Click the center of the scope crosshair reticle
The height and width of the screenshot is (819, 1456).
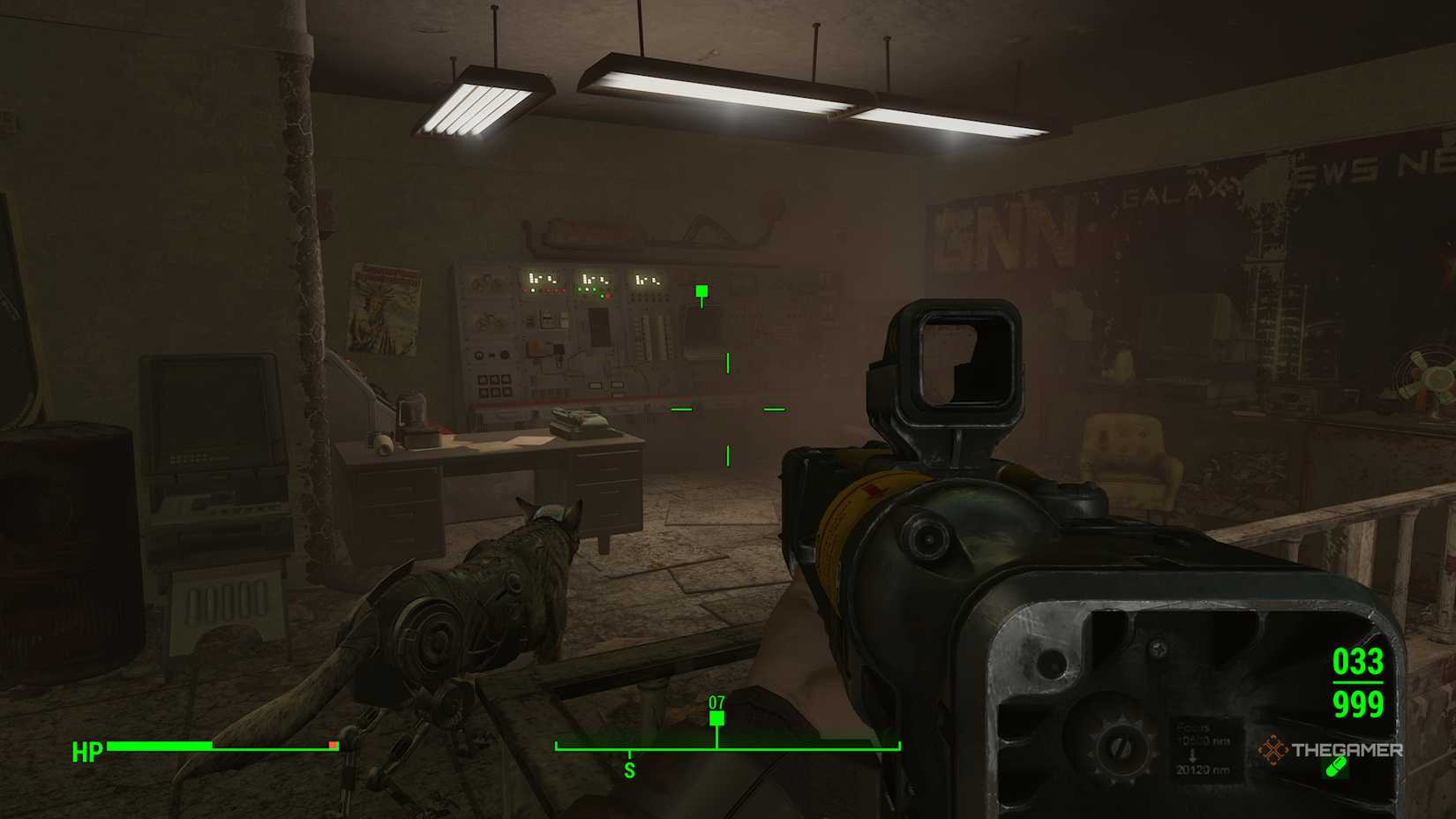pyautogui.click(x=726, y=409)
